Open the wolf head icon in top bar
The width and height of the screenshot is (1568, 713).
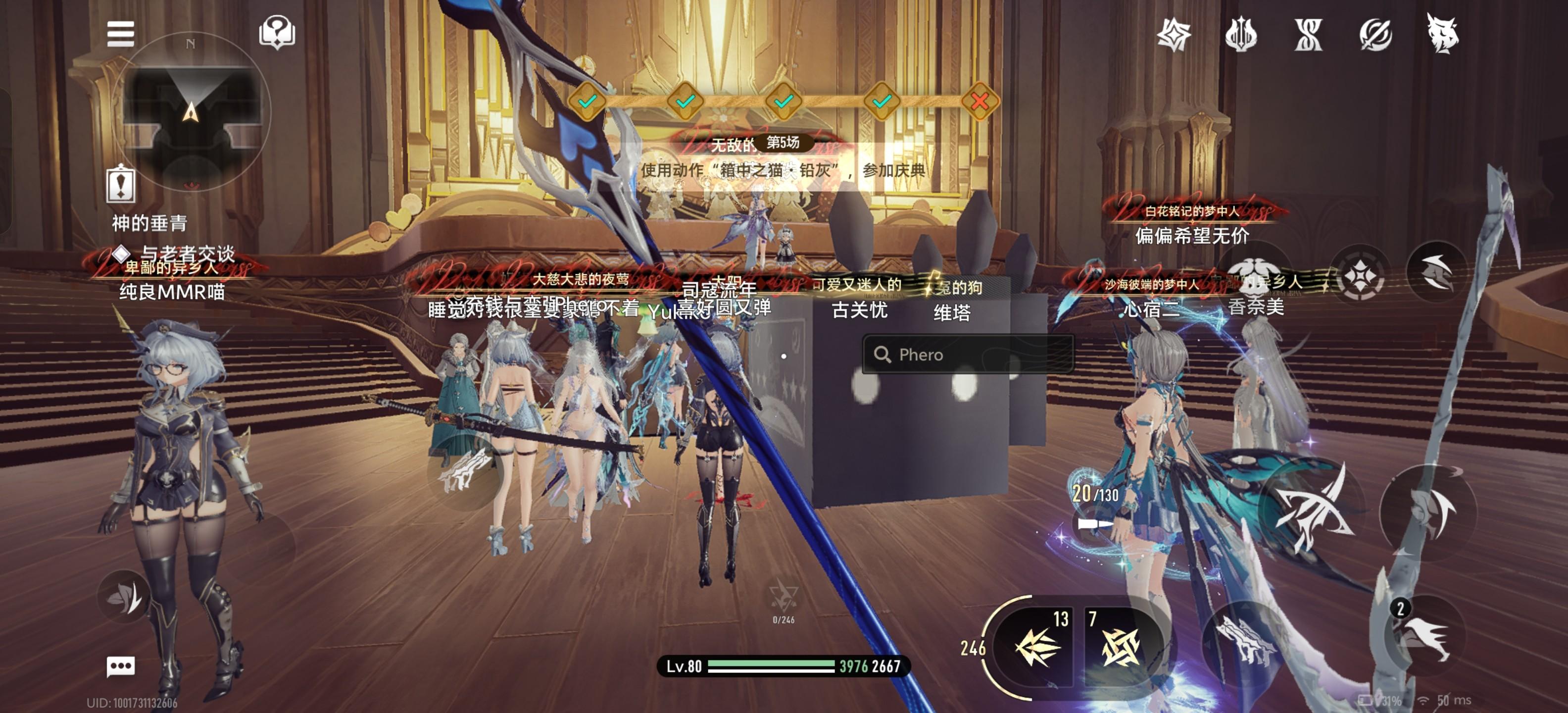coord(1442,35)
